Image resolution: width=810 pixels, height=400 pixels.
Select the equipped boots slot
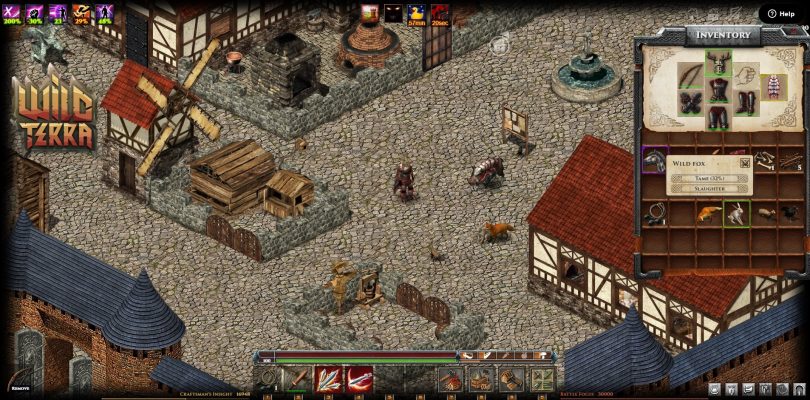click(x=746, y=102)
